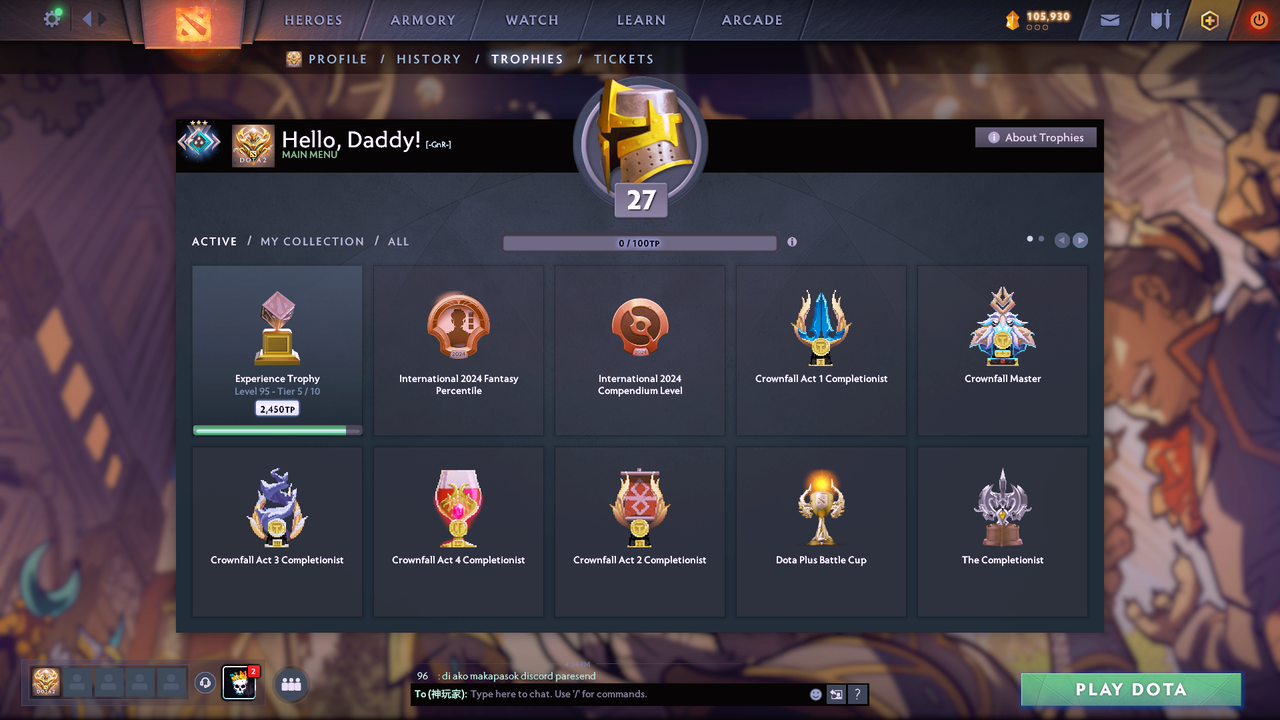The width and height of the screenshot is (1280, 720).
Task: Open the mail envelope icon
Action: tap(1110, 20)
